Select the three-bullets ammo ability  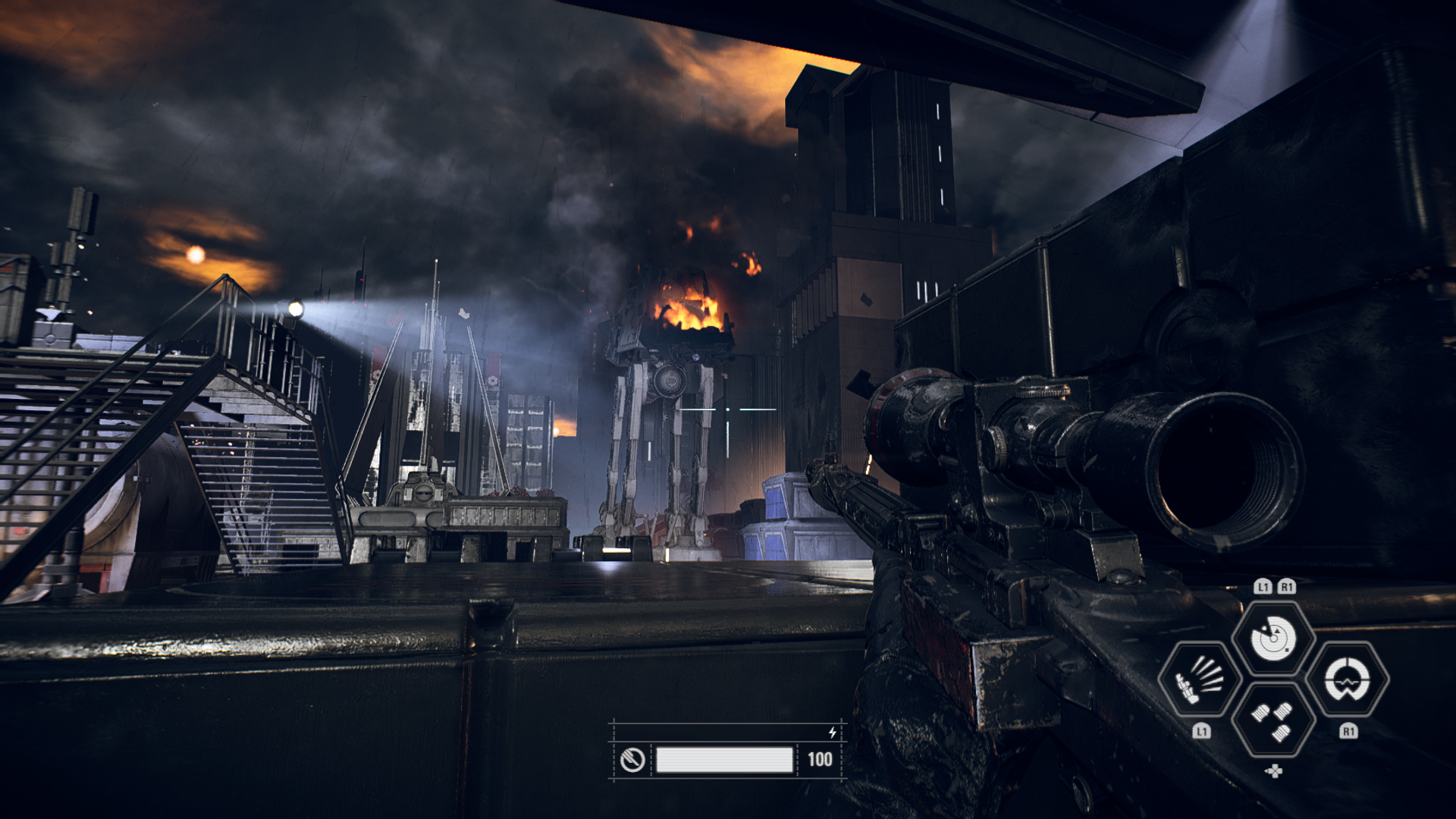tap(1273, 720)
